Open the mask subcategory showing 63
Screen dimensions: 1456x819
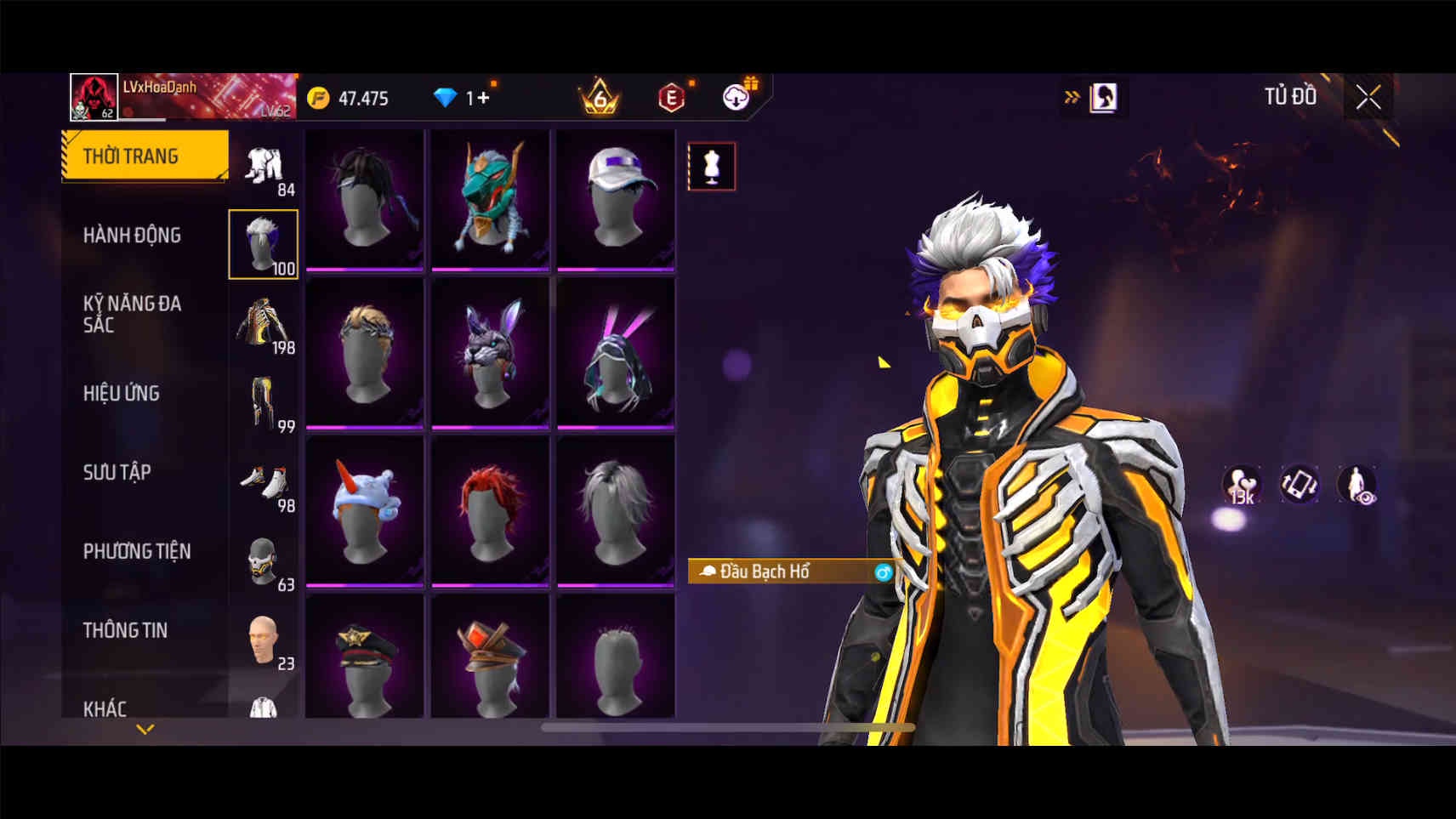pyautogui.click(x=264, y=560)
